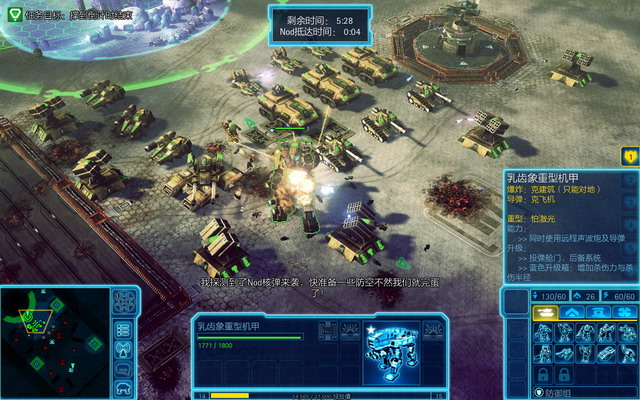The image size is (640, 400).
Task: Click the tactical minimap
Action: [54, 342]
